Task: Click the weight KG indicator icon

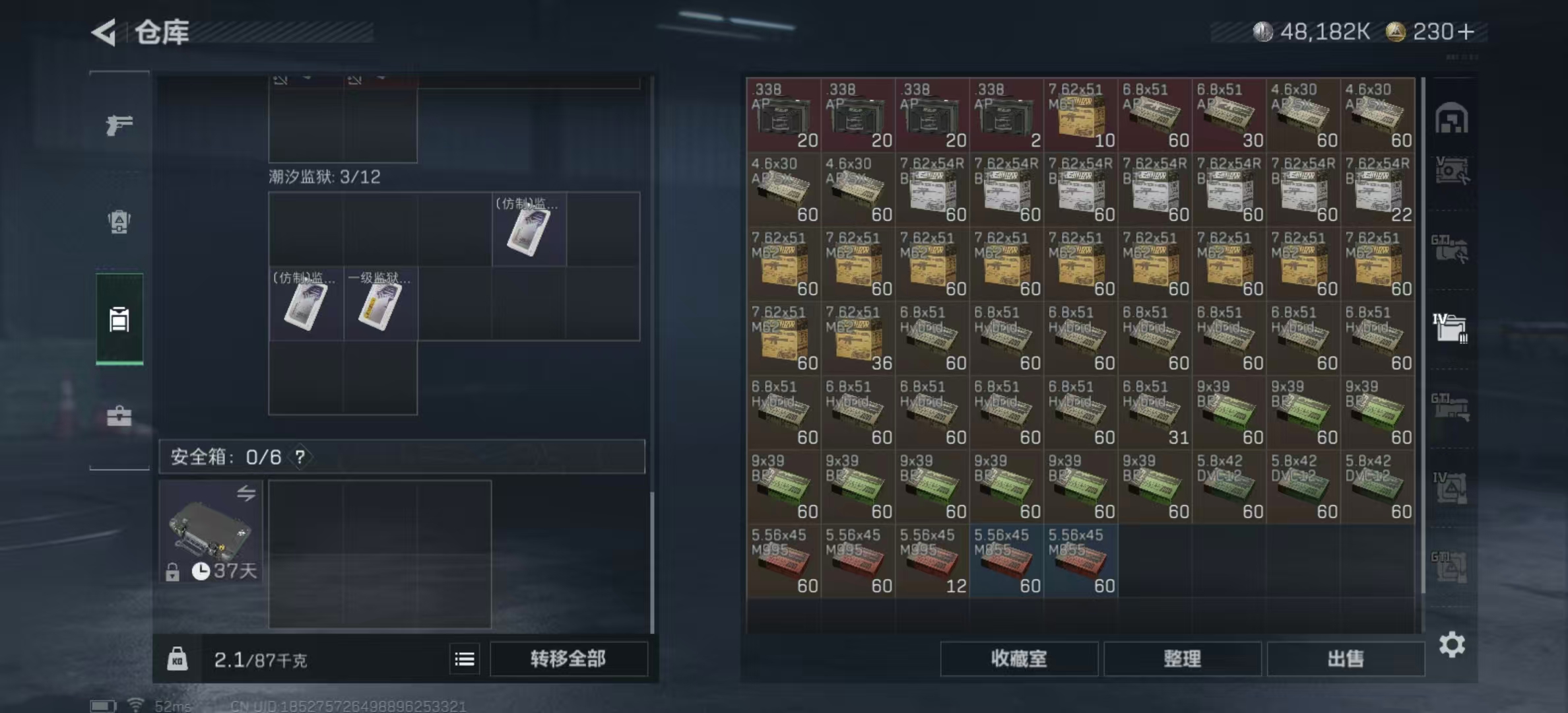Action: [x=178, y=659]
